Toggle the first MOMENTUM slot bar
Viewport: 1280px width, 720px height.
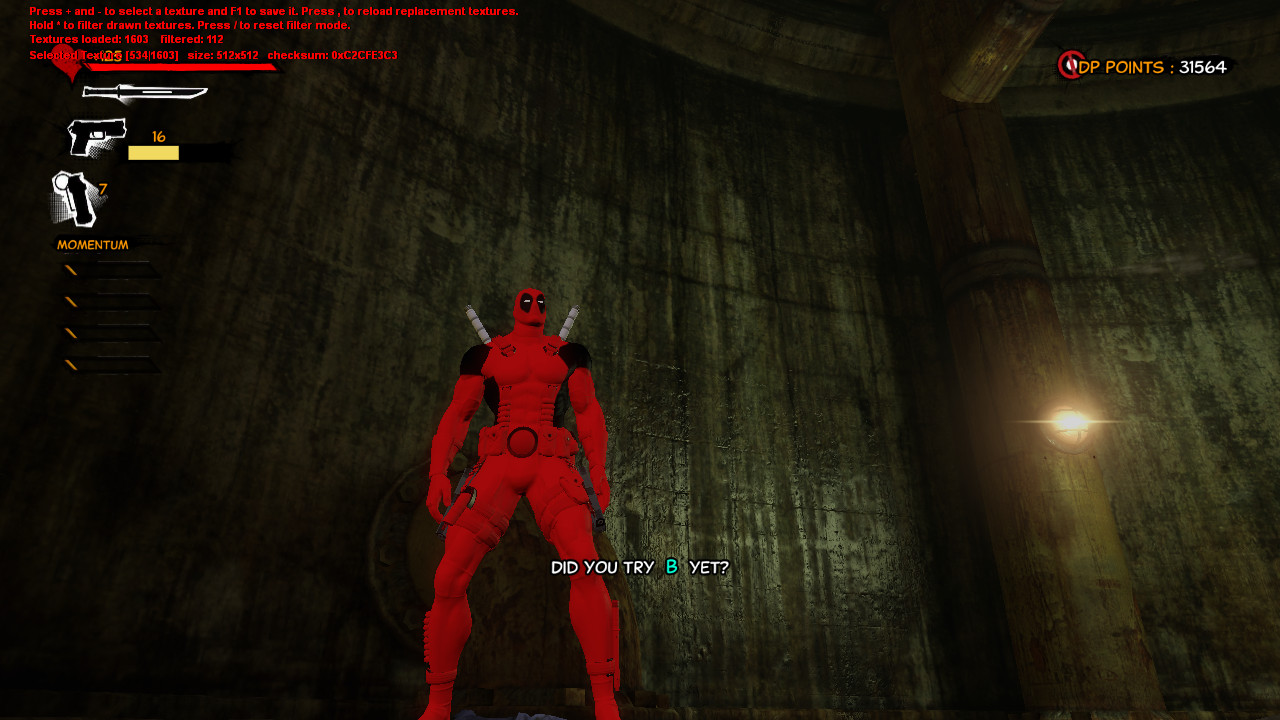click(105, 269)
